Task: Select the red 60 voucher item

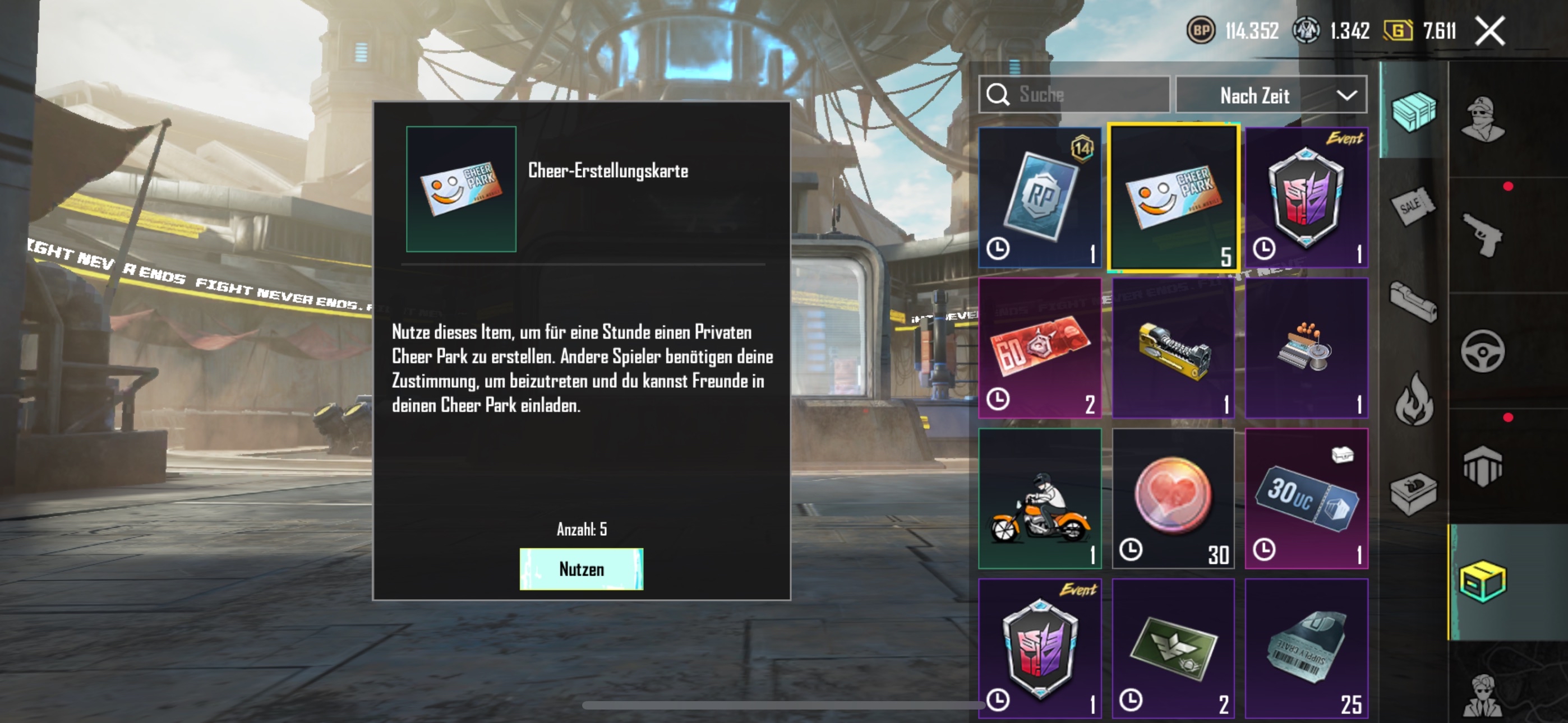Action: tap(1040, 348)
